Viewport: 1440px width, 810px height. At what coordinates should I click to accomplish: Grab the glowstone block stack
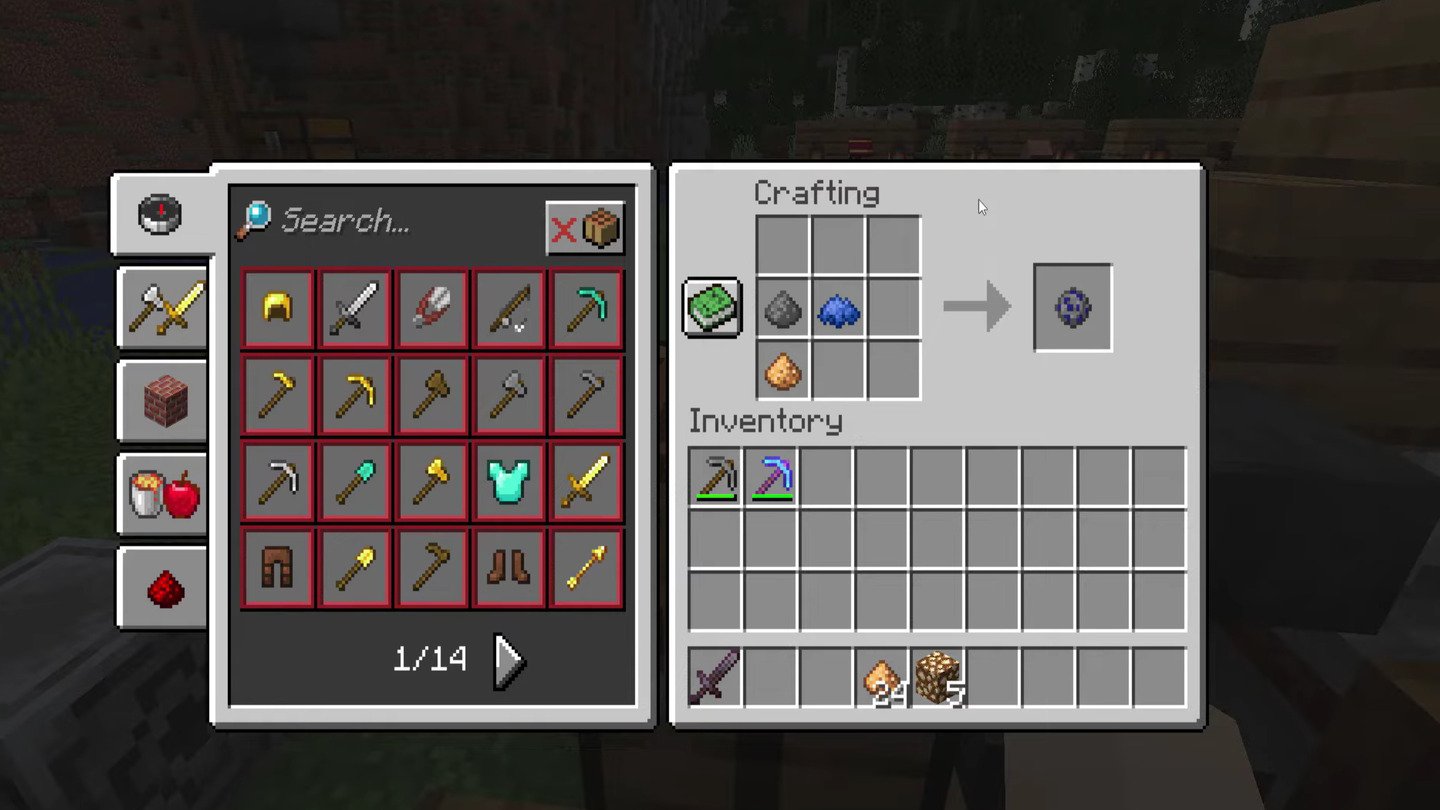pyautogui.click(x=937, y=677)
